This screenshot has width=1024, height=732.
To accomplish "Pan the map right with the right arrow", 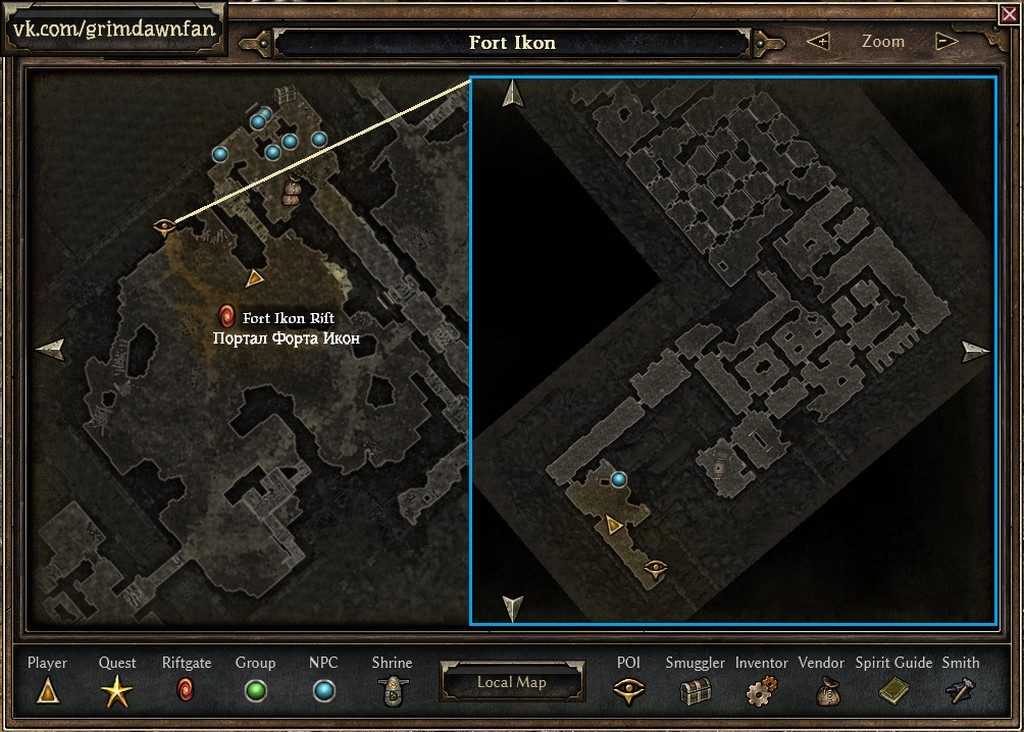I will coord(976,350).
